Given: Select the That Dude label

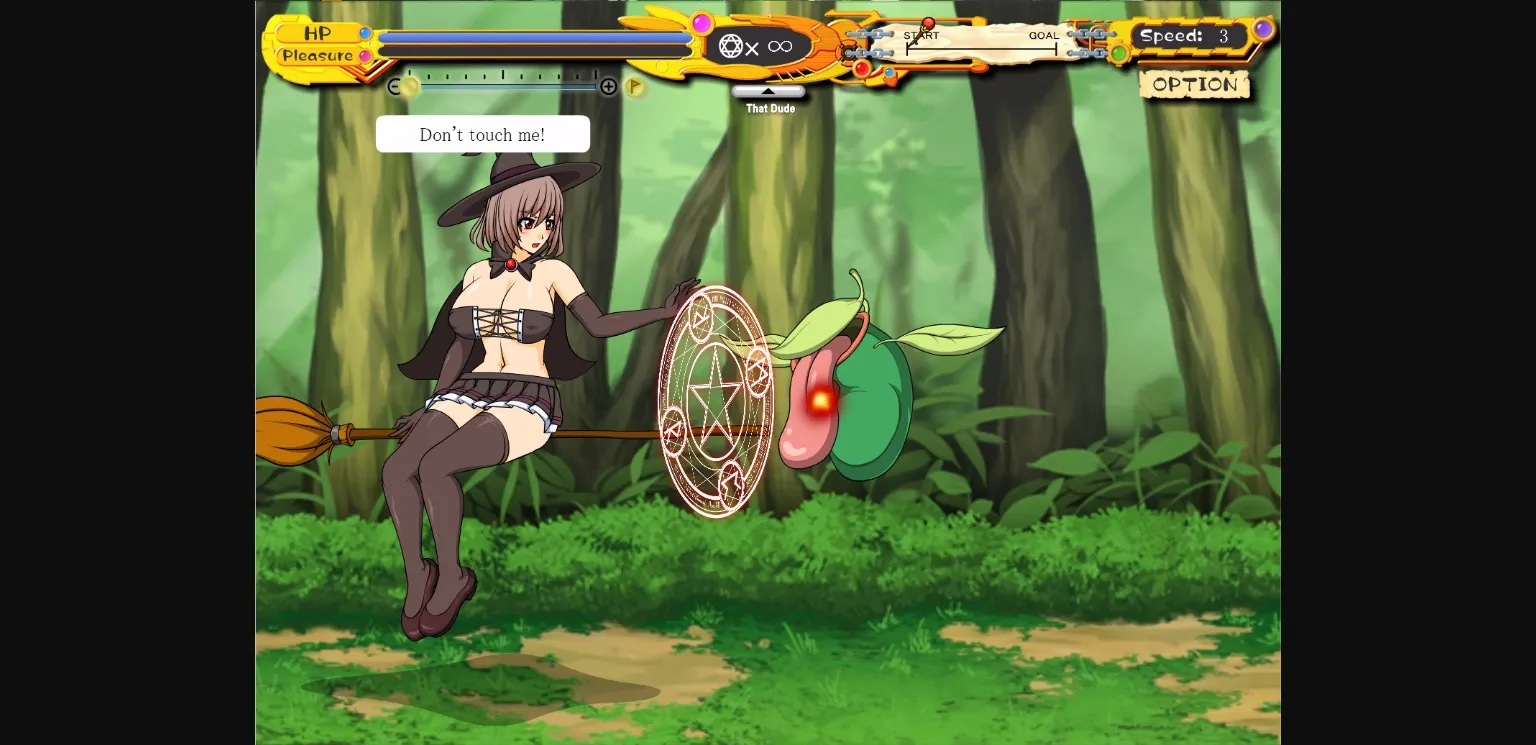Looking at the screenshot, I should [769, 108].
